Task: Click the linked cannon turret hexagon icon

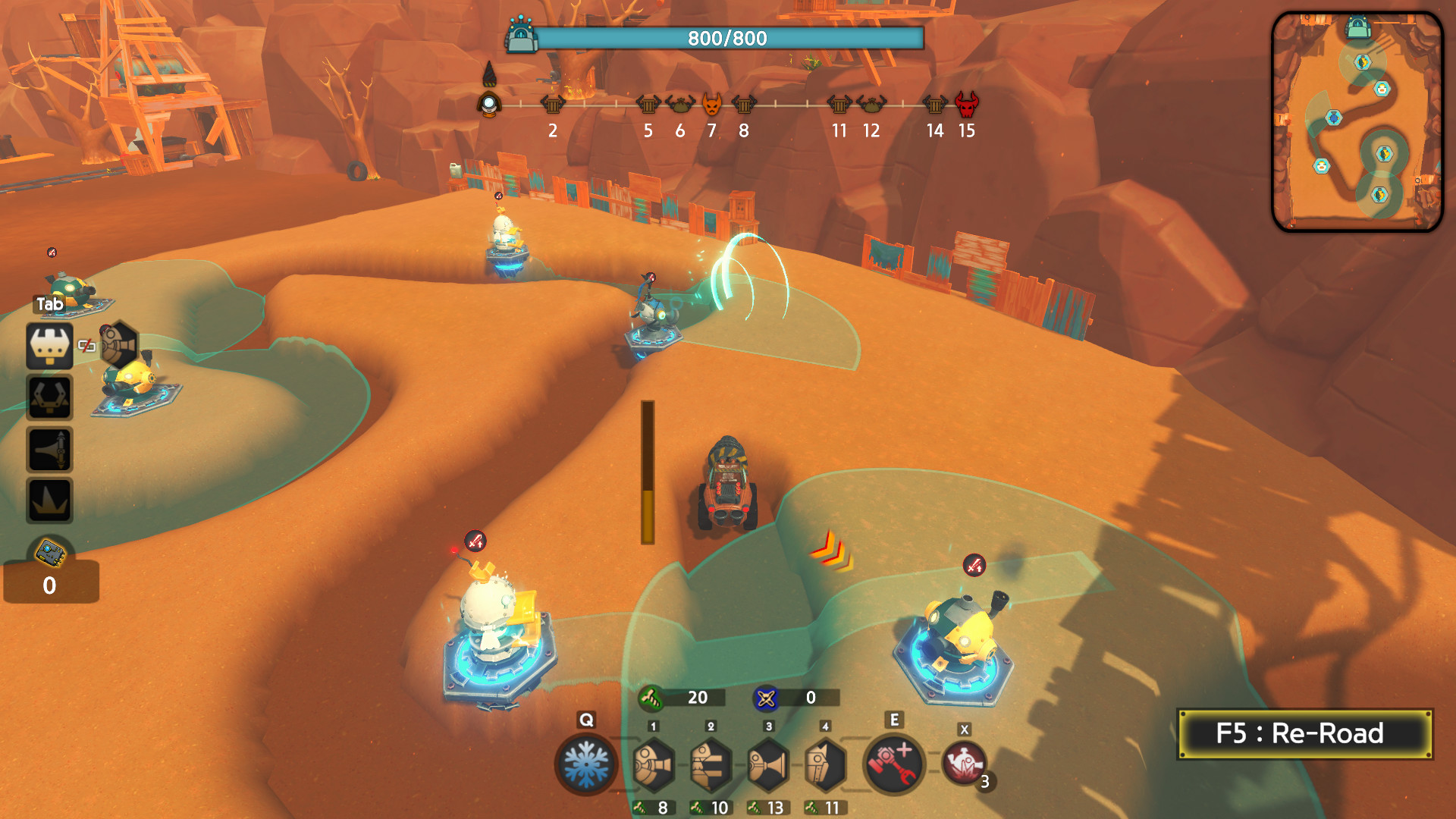Action: pos(119,345)
